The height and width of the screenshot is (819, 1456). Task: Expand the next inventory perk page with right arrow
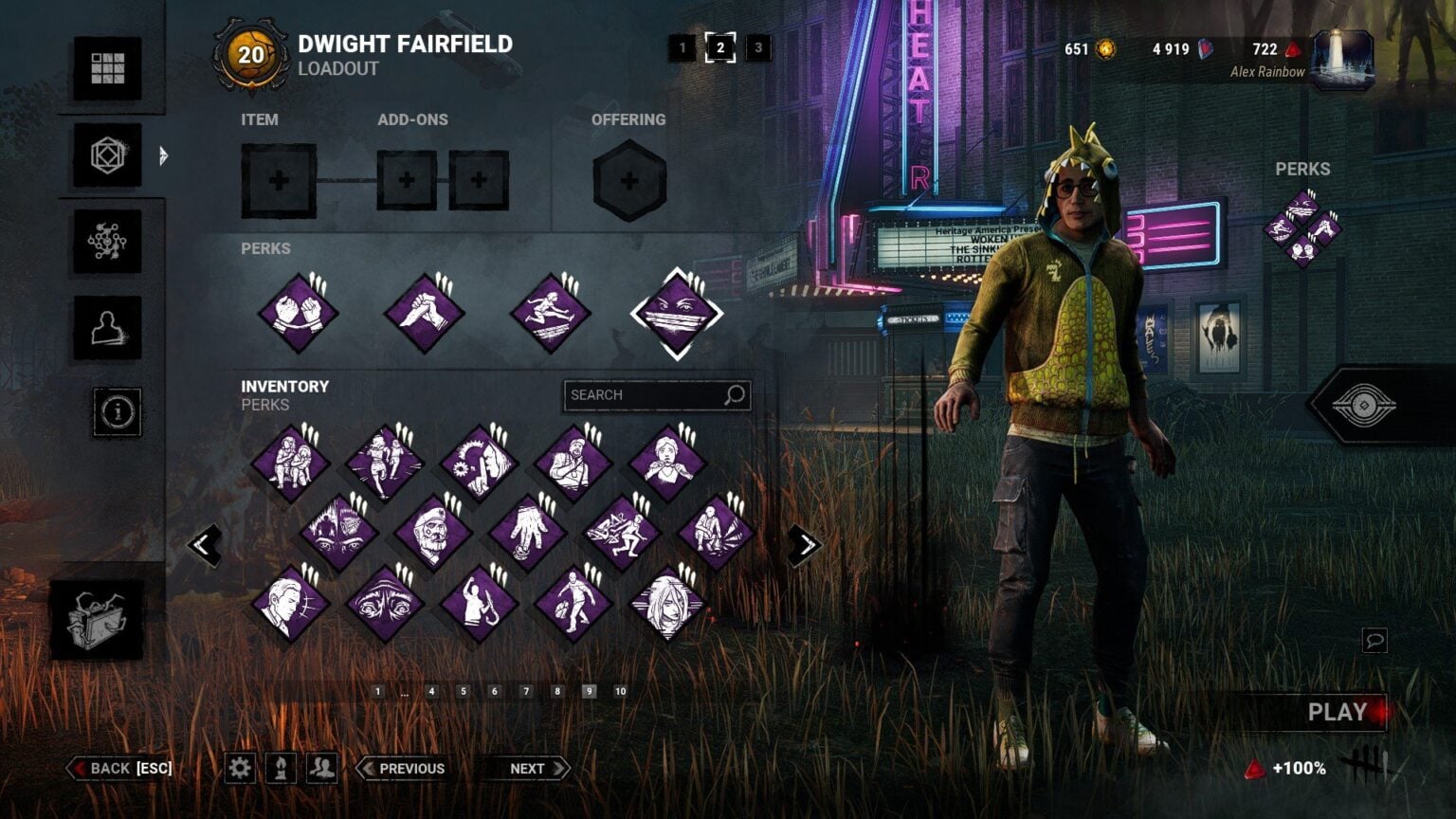coord(805,542)
